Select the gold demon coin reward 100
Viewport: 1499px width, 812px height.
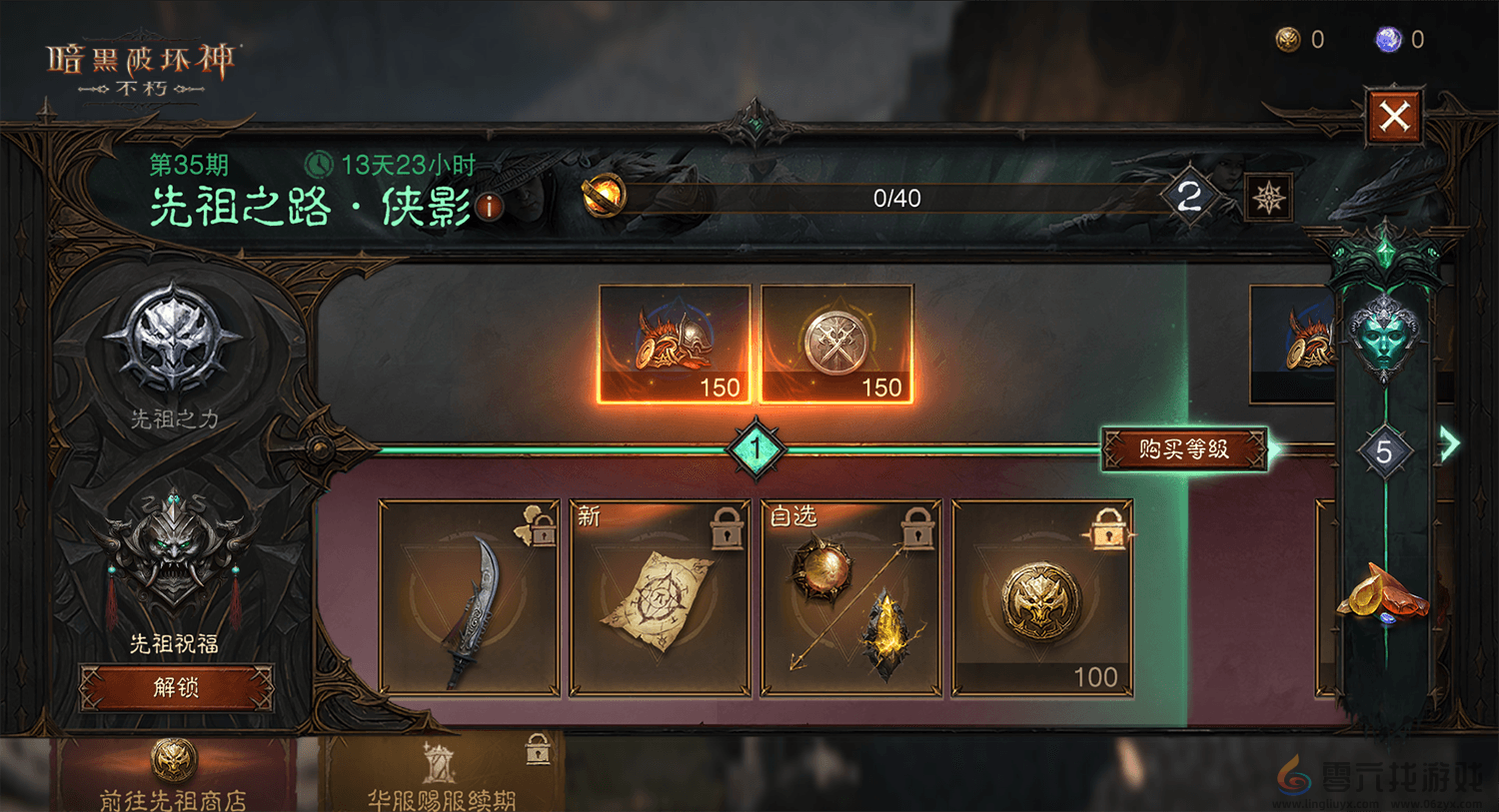[x=1042, y=597]
